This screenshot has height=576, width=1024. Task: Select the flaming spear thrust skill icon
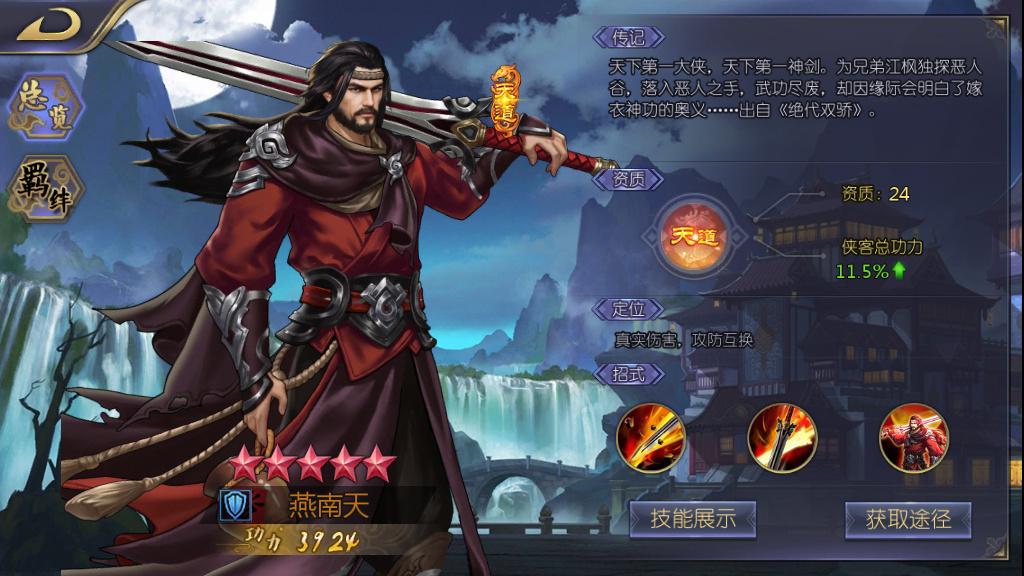click(x=650, y=438)
